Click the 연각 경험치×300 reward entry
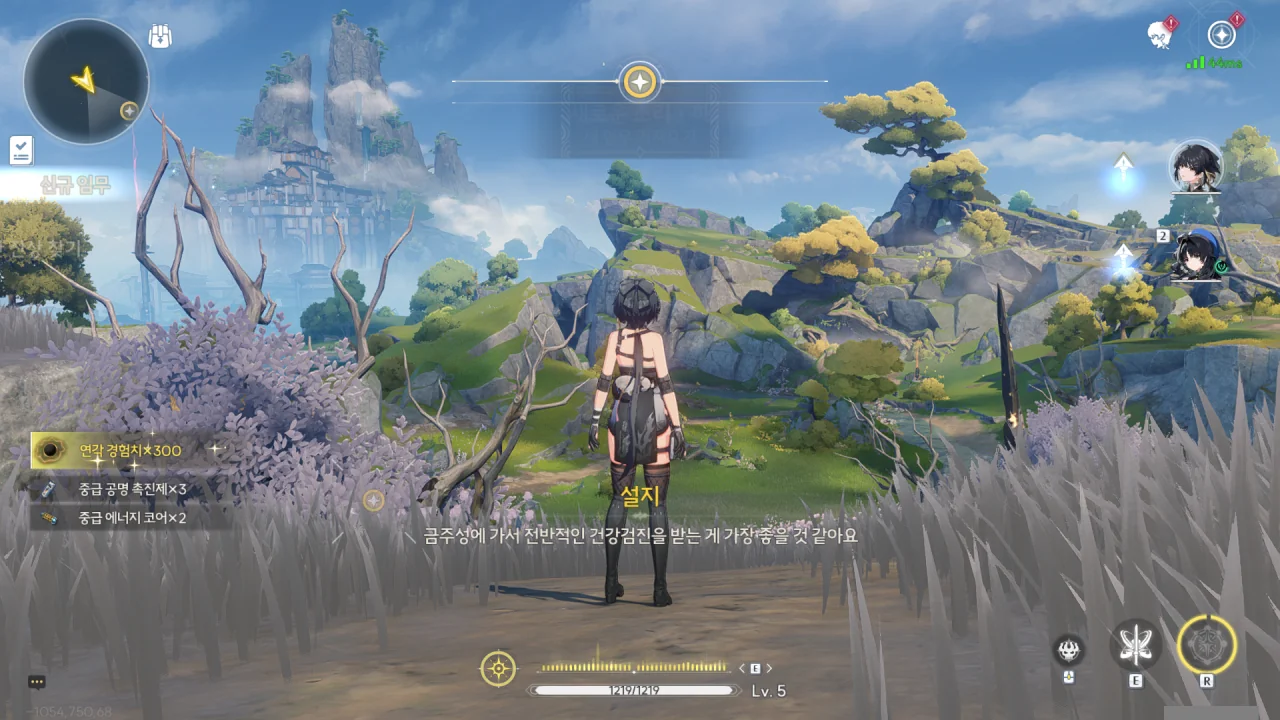Screen dimensions: 1280x720 click(125, 451)
